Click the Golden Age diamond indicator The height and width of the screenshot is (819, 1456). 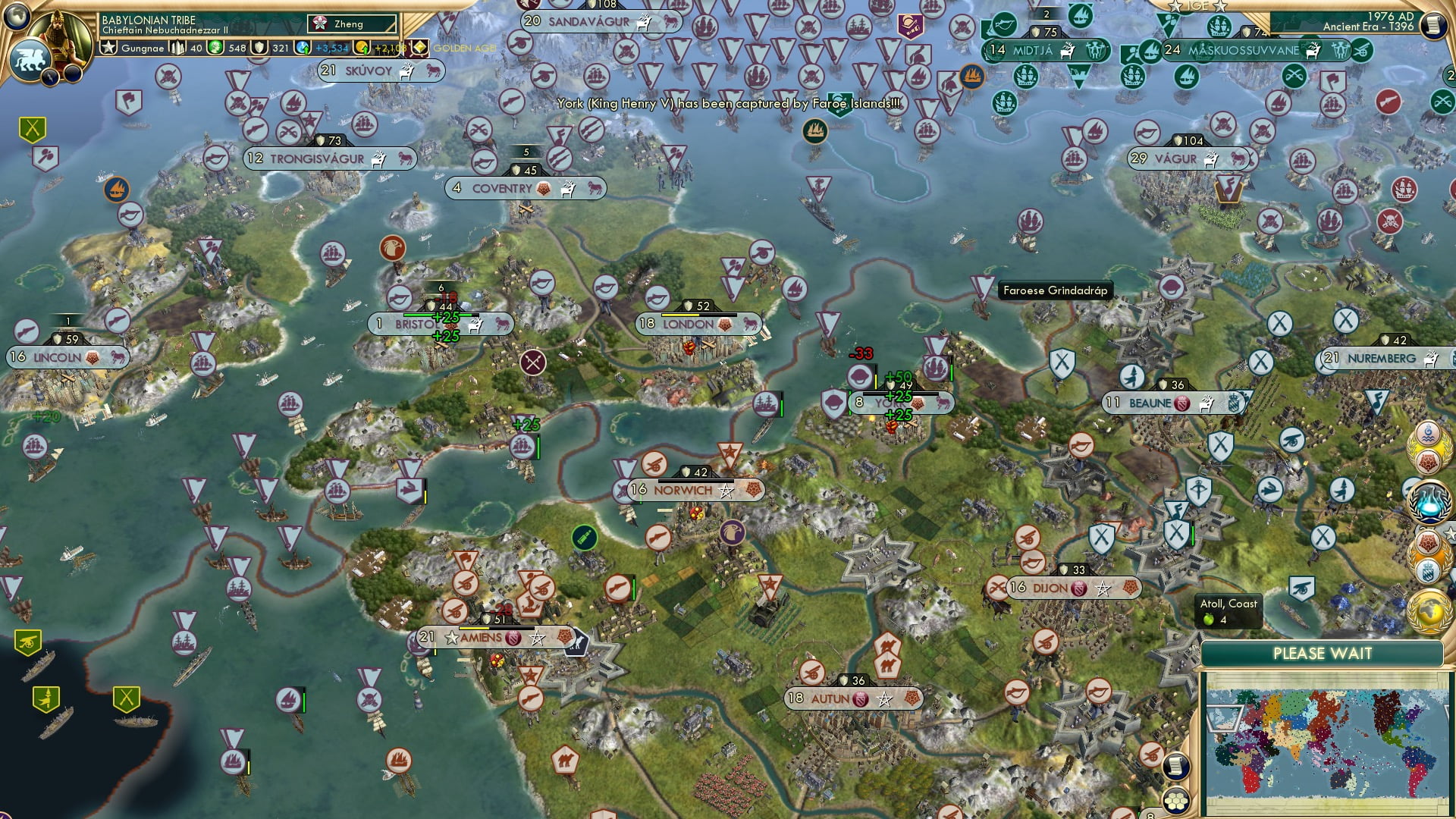(x=418, y=48)
